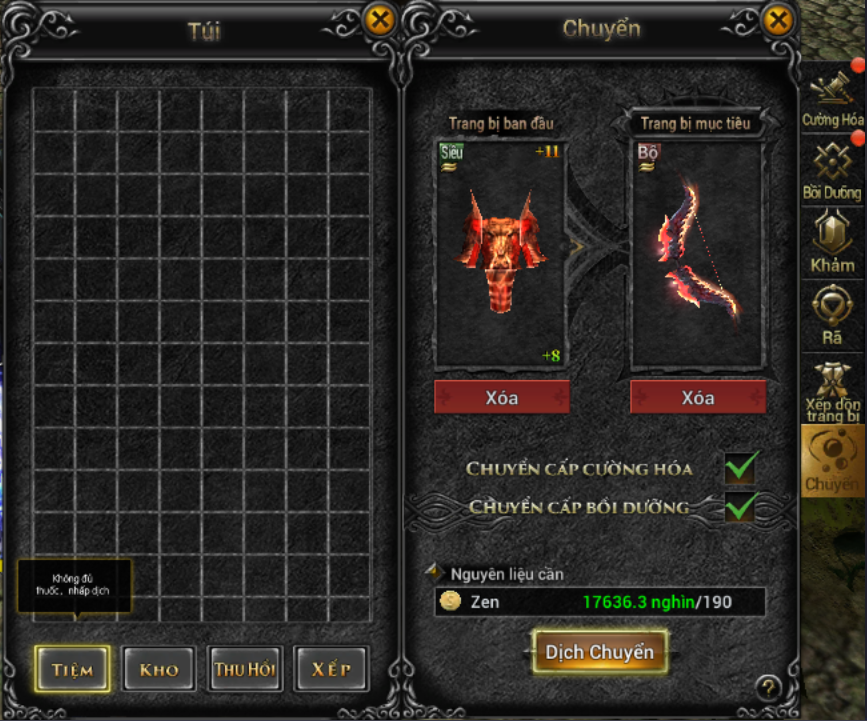Close the Chuyển transfer window
The width and height of the screenshot is (867, 721).
pos(777,20)
